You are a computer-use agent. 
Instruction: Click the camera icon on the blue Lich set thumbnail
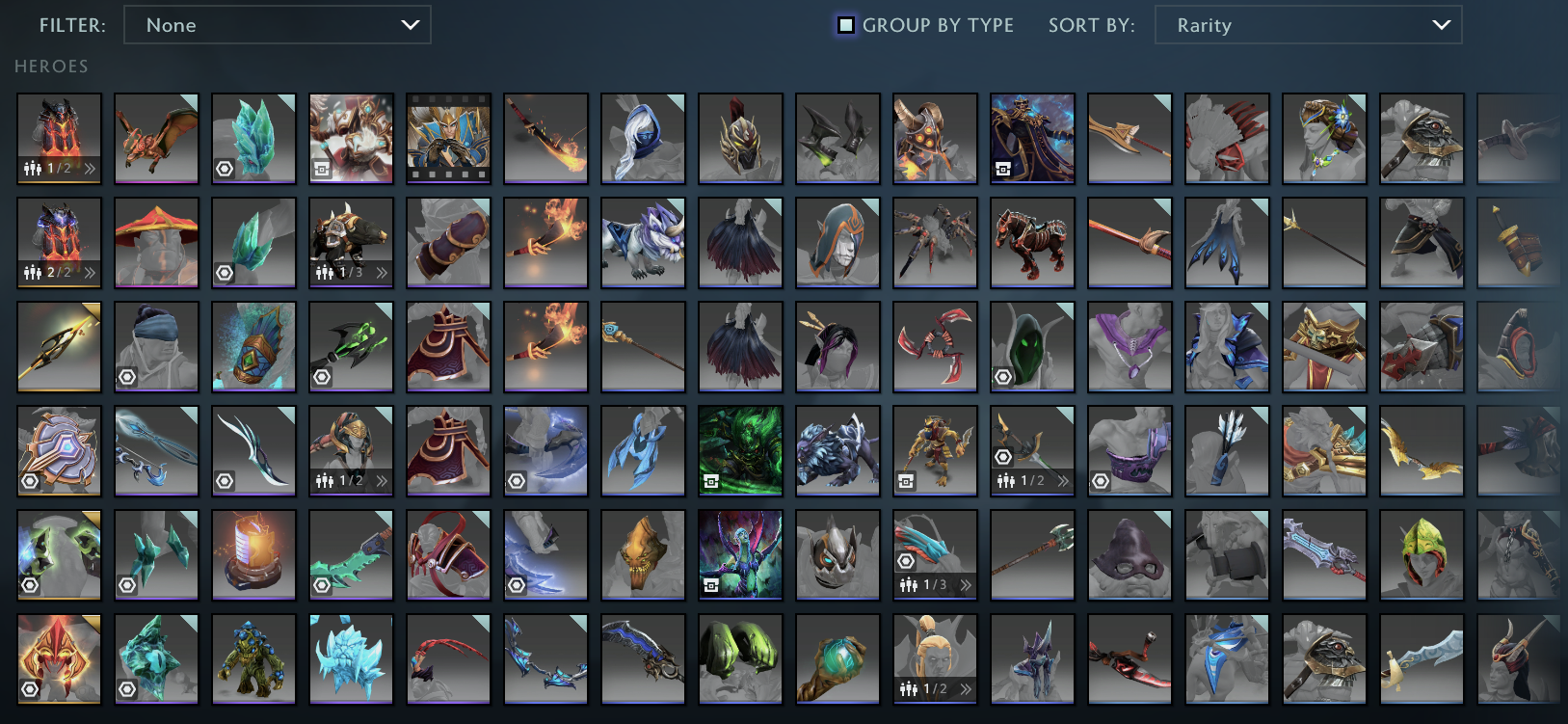tap(1003, 169)
